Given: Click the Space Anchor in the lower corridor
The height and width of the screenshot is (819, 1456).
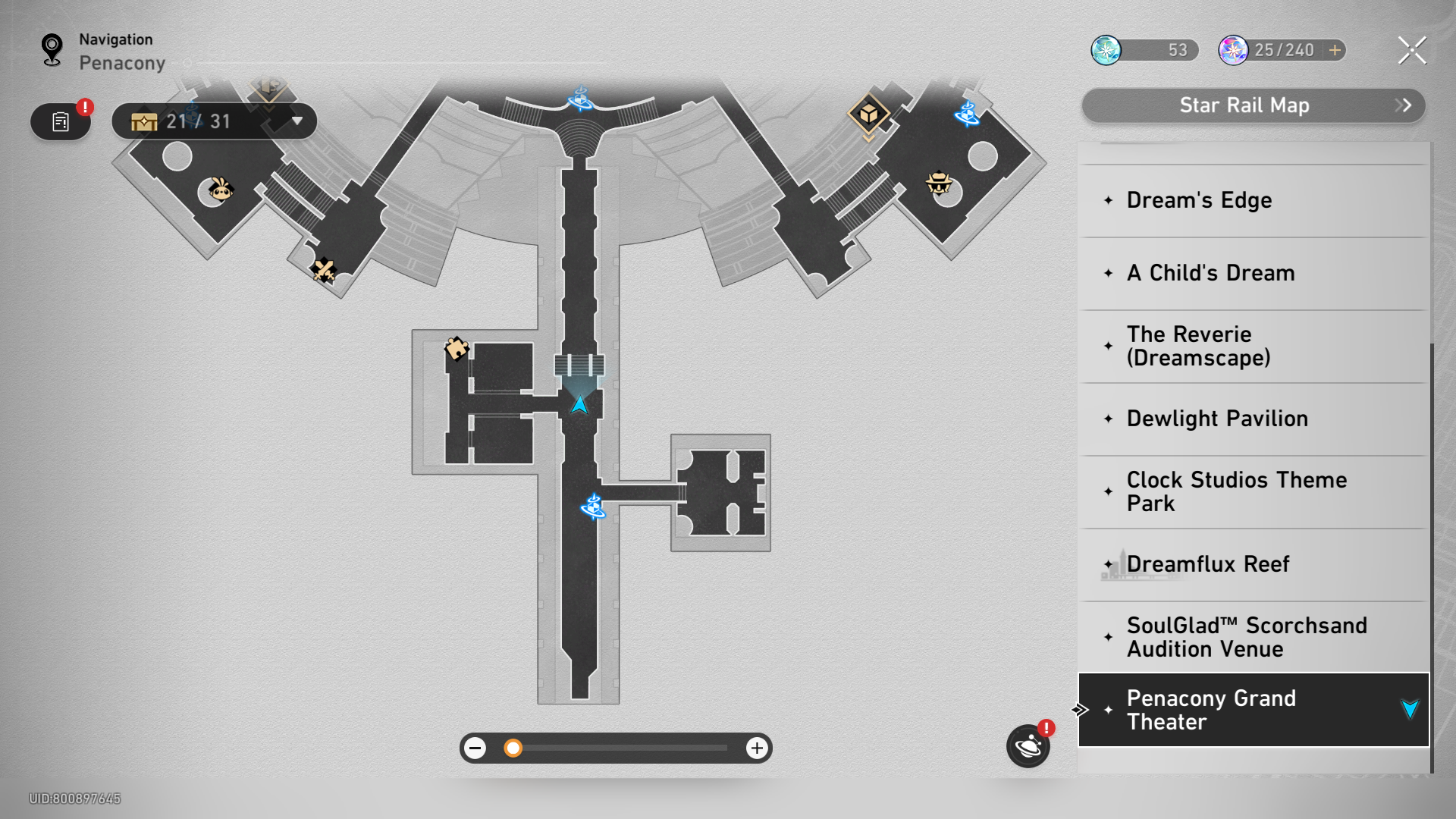Looking at the screenshot, I should 594,508.
